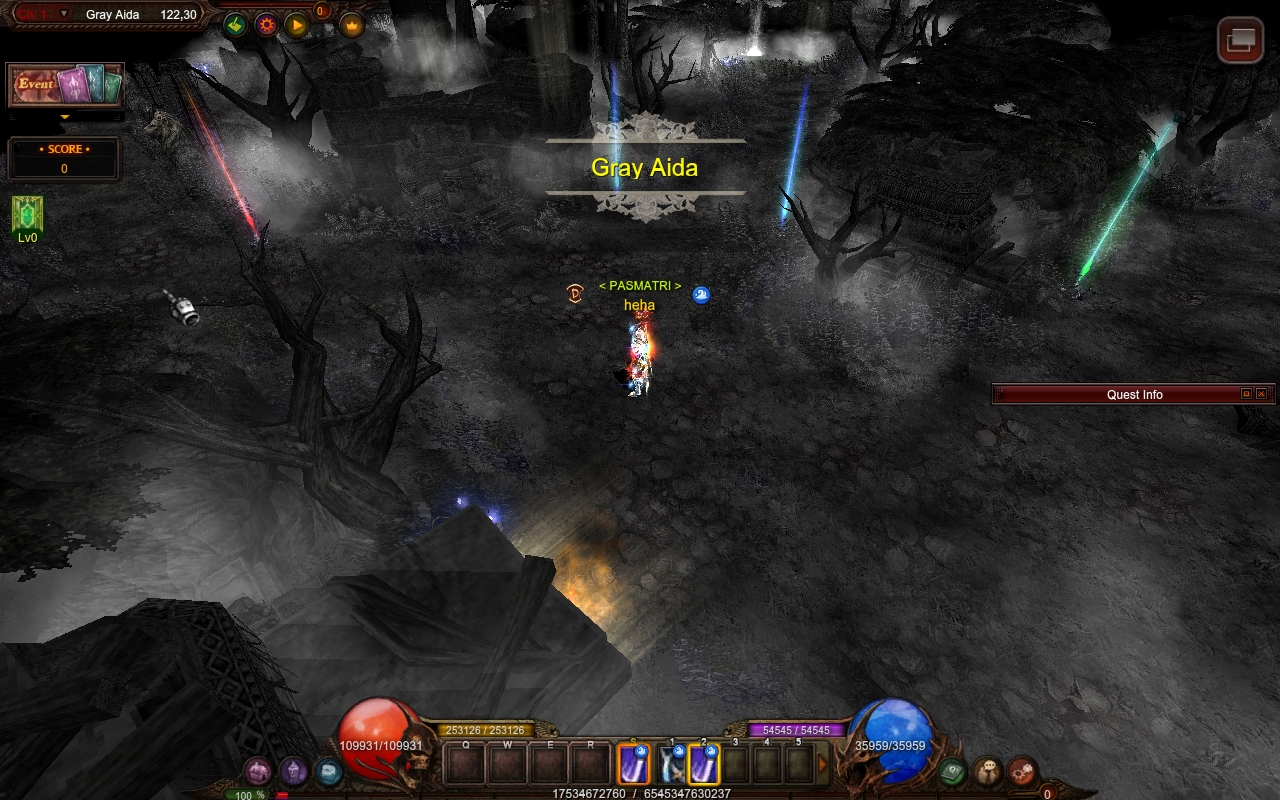Open the pink treasure chest icon
The image size is (1280, 800).
coord(259,771)
